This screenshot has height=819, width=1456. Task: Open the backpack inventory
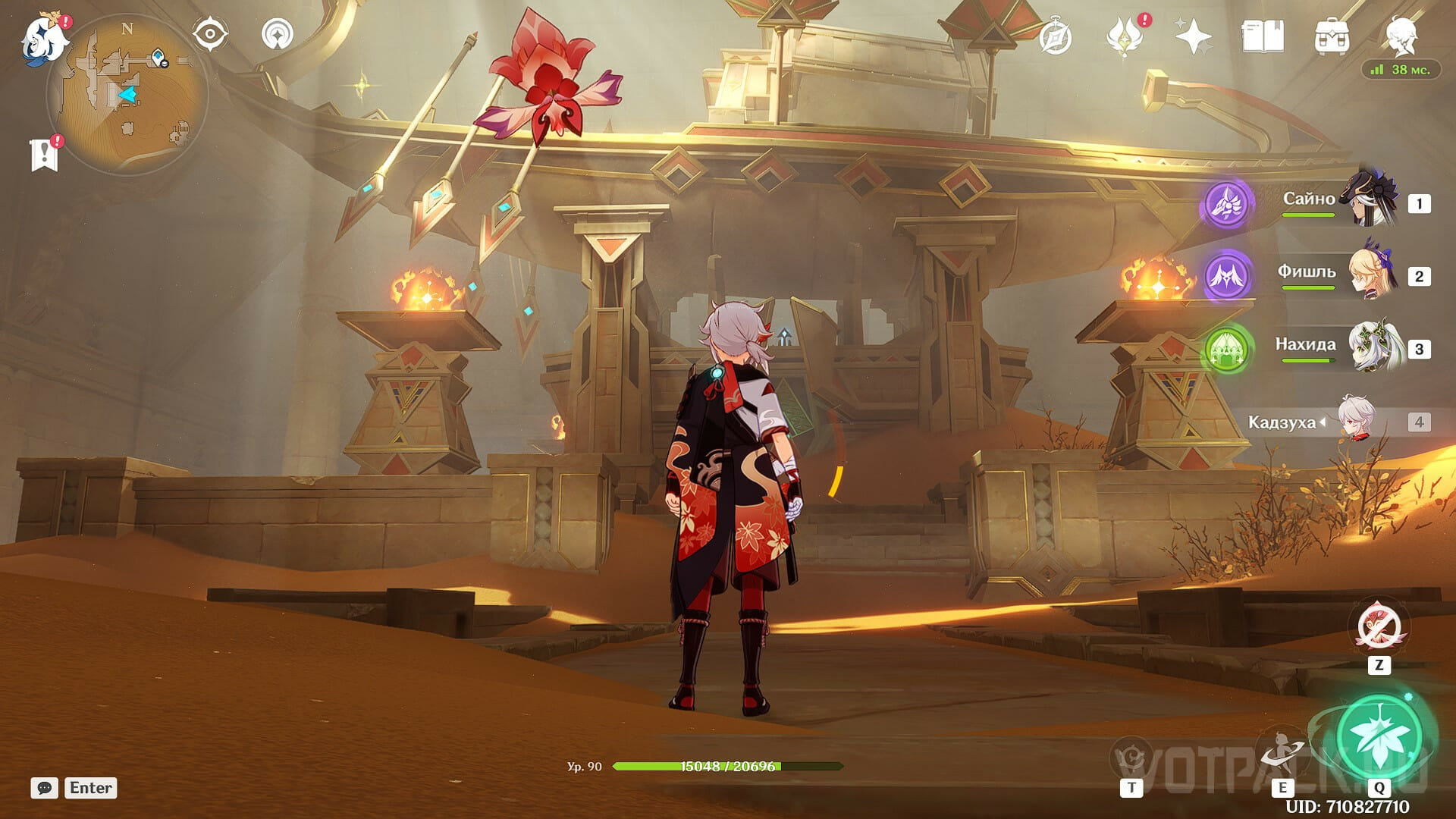(1332, 36)
